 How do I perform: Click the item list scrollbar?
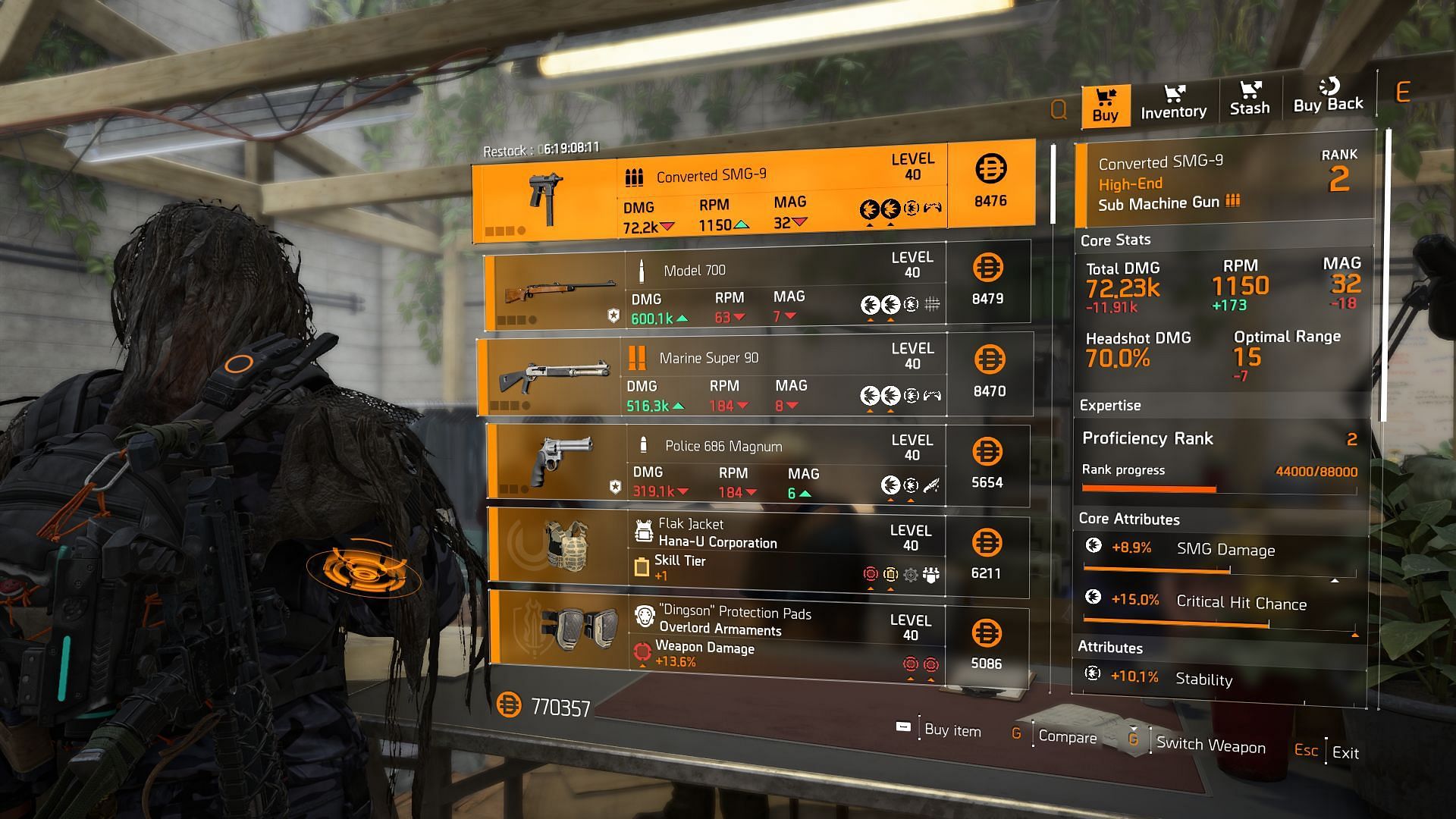point(1053,186)
